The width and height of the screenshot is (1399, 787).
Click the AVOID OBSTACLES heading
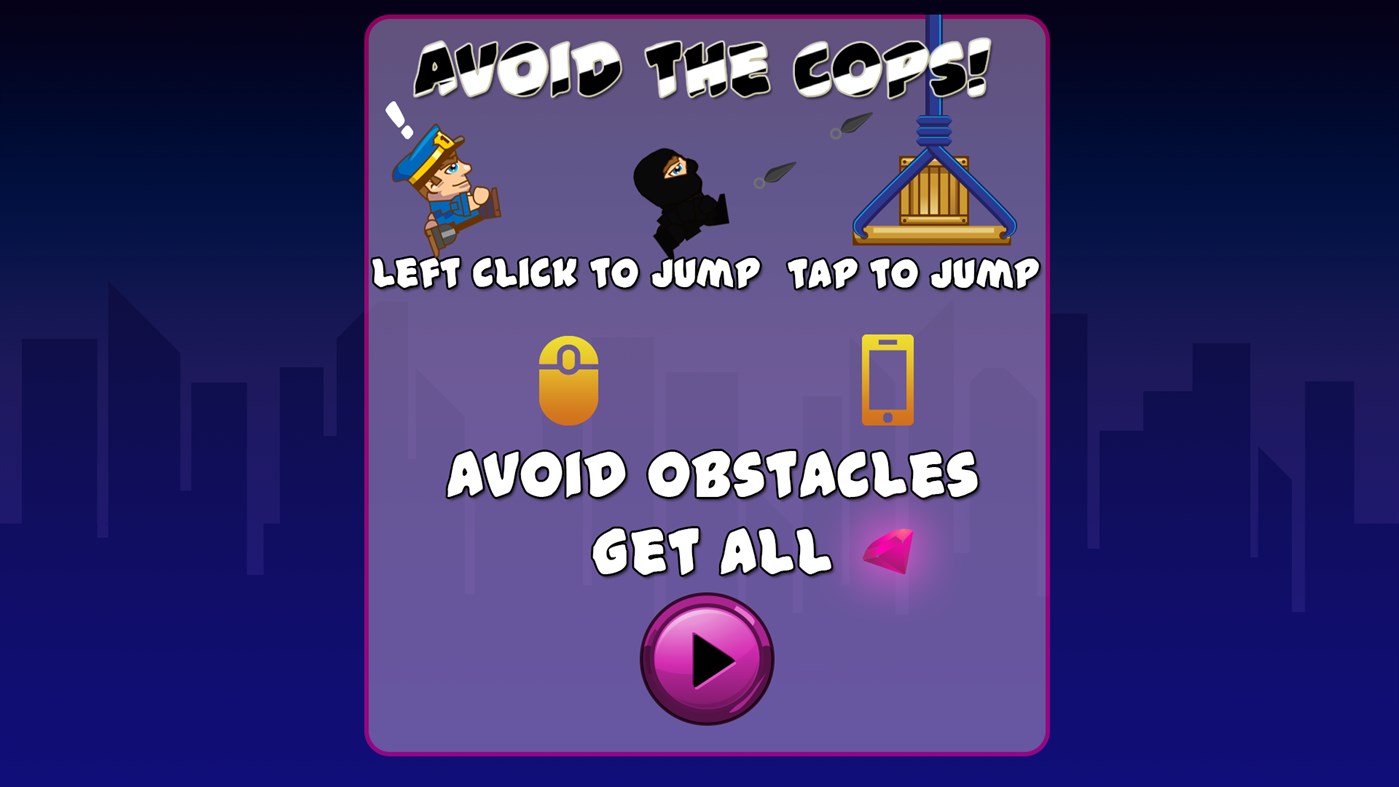[x=716, y=474]
